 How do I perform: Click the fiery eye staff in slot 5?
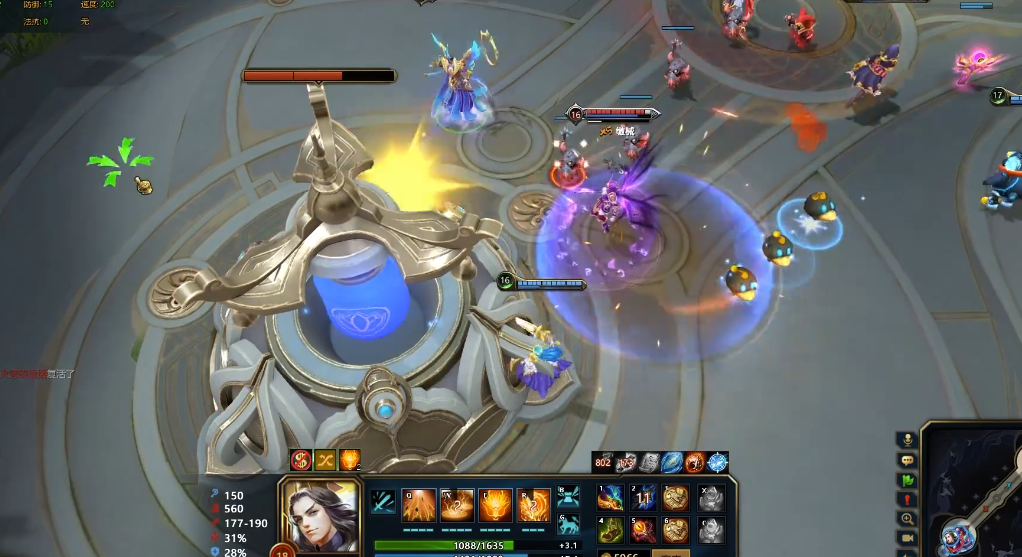643,529
